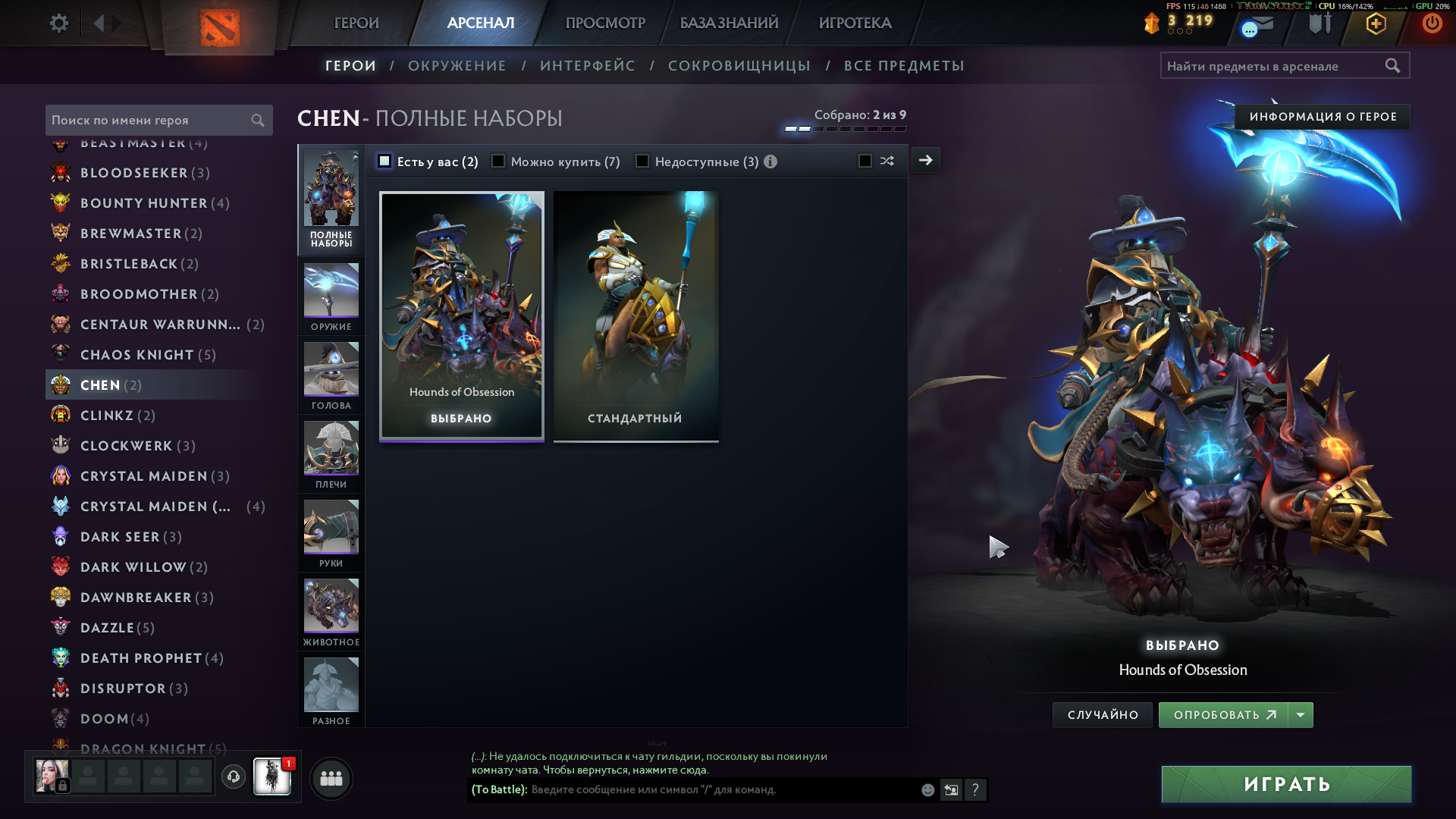Go to the ИГРОТЕКА tab

point(855,23)
